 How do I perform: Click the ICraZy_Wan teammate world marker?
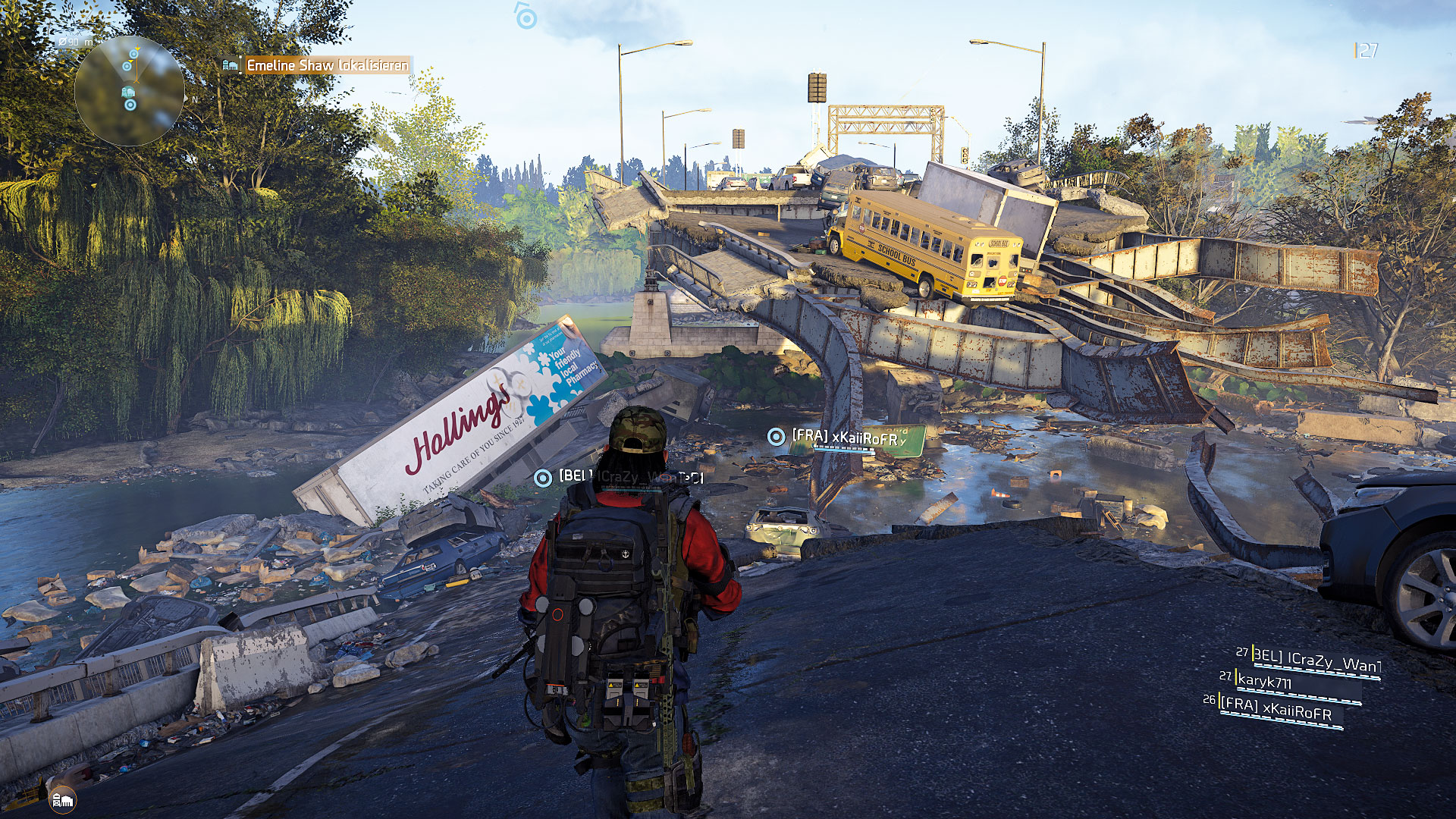pos(542,478)
